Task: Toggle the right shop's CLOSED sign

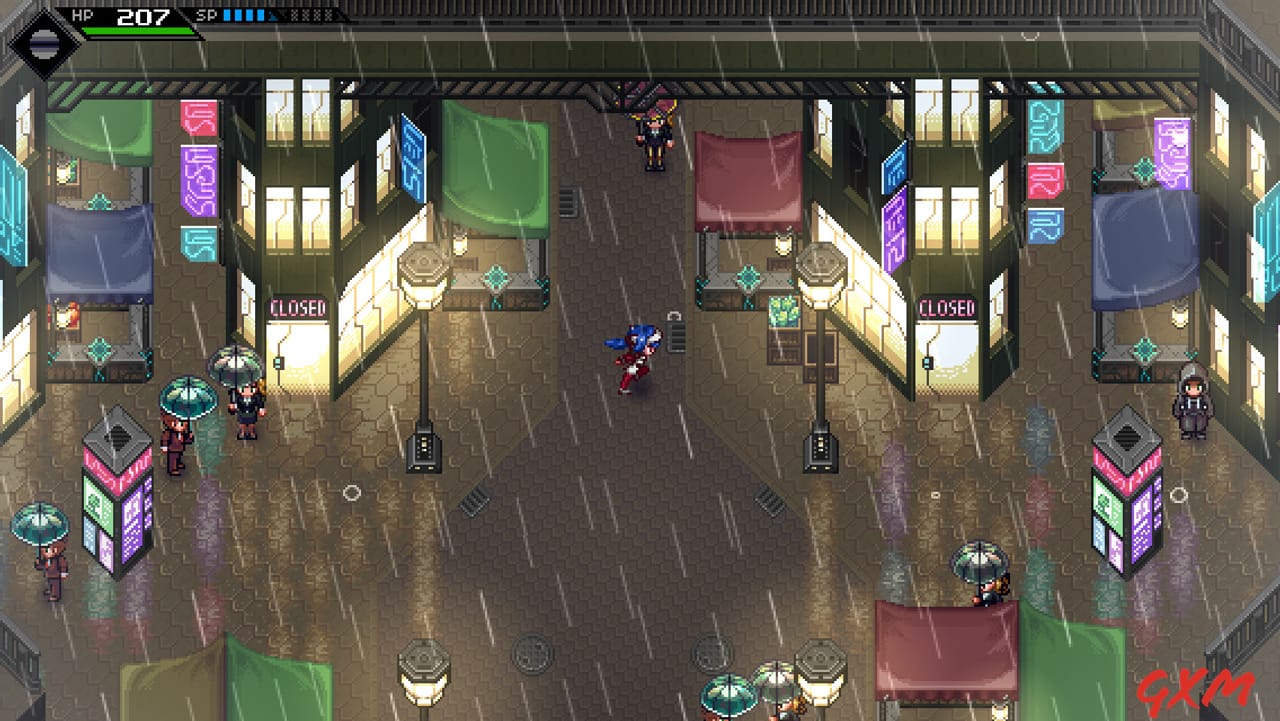Action: [949, 308]
